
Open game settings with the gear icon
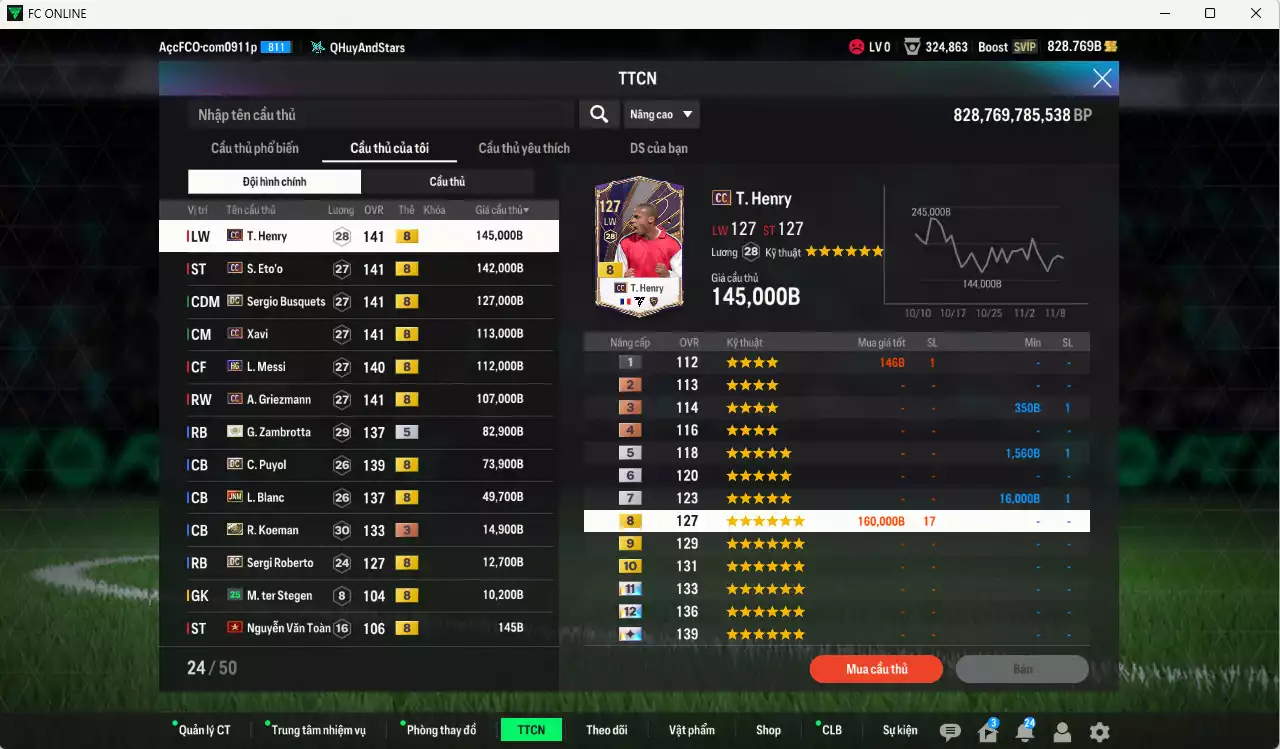pyautogui.click(x=1098, y=733)
